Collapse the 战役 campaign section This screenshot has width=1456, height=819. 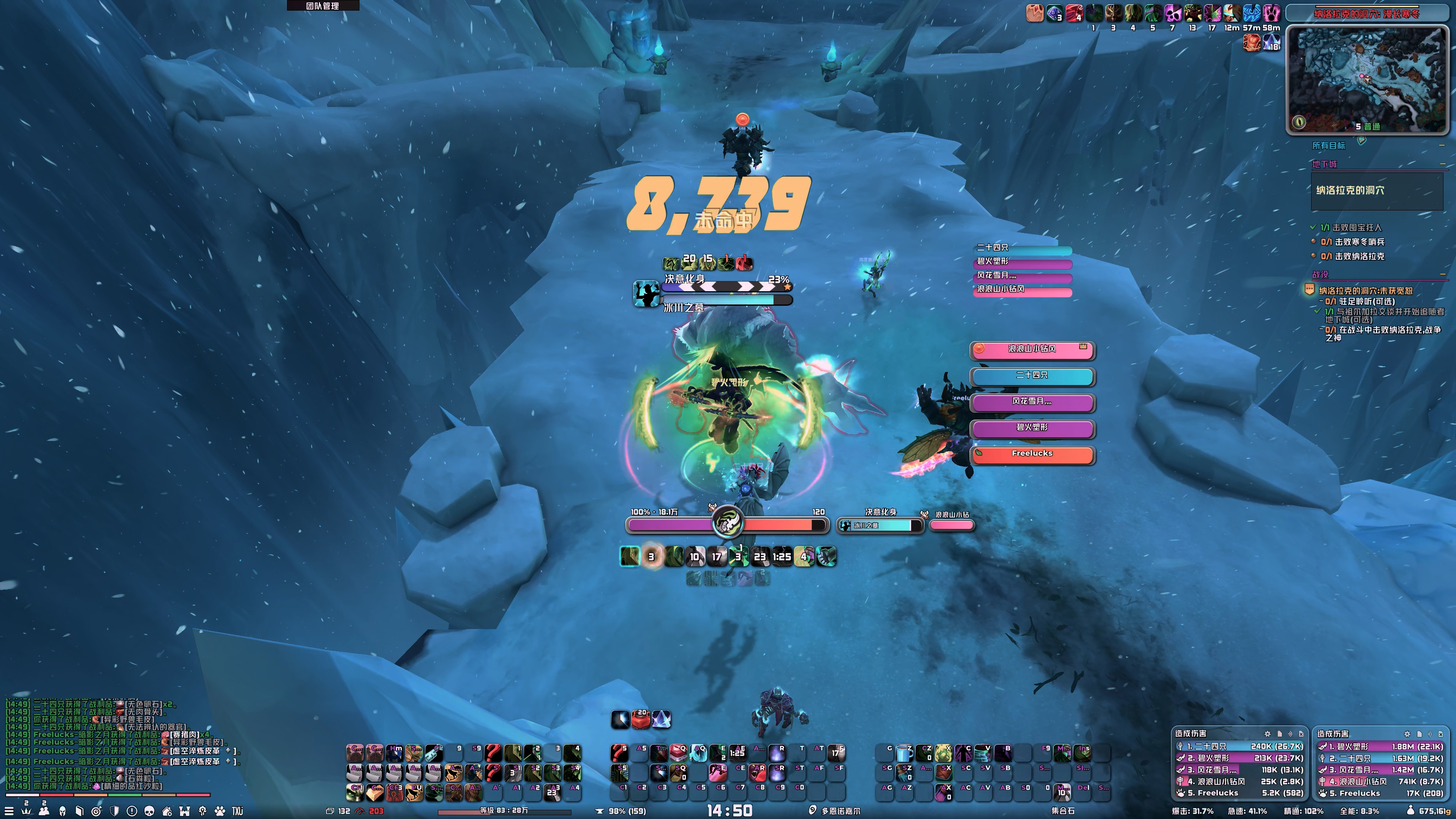coord(1442,275)
